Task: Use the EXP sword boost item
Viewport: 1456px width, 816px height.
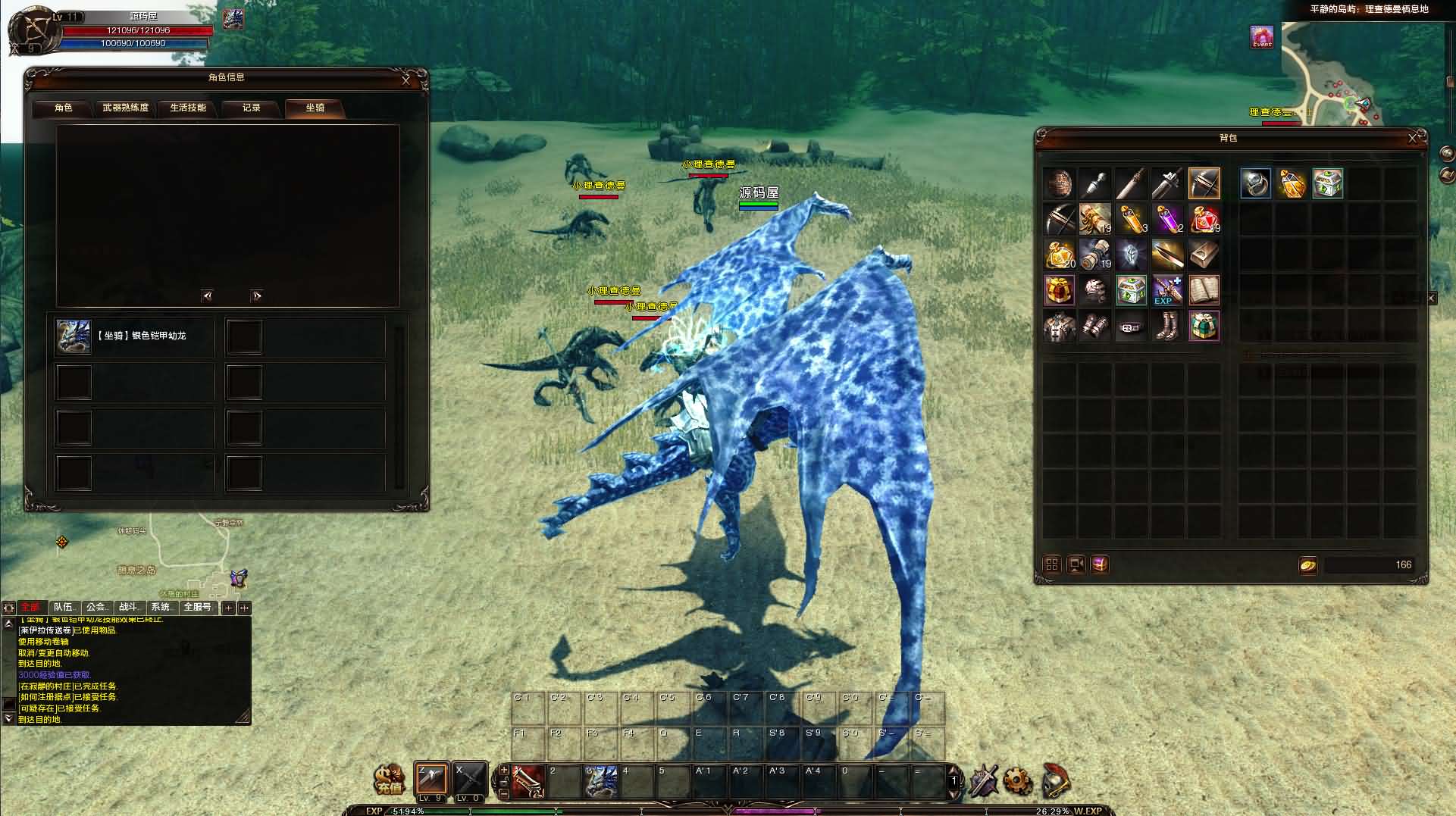Action: [x=1166, y=290]
